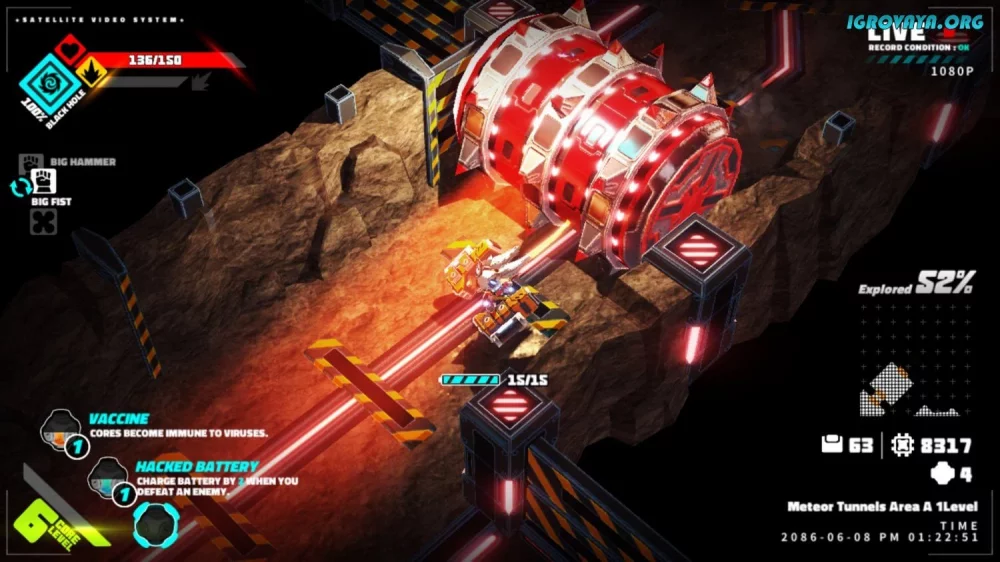Select the Vaccine core icon
The height and width of the screenshot is (562, 1000).
point(58,431)
